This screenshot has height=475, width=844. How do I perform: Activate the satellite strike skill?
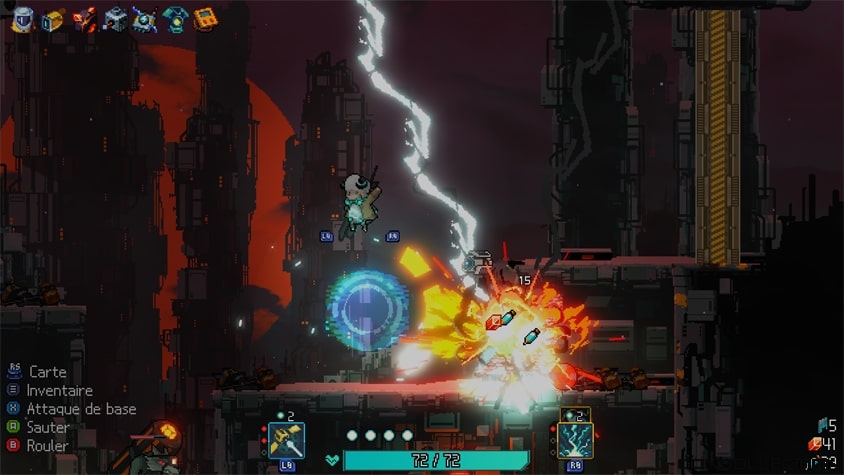click(x=286, y=440)
